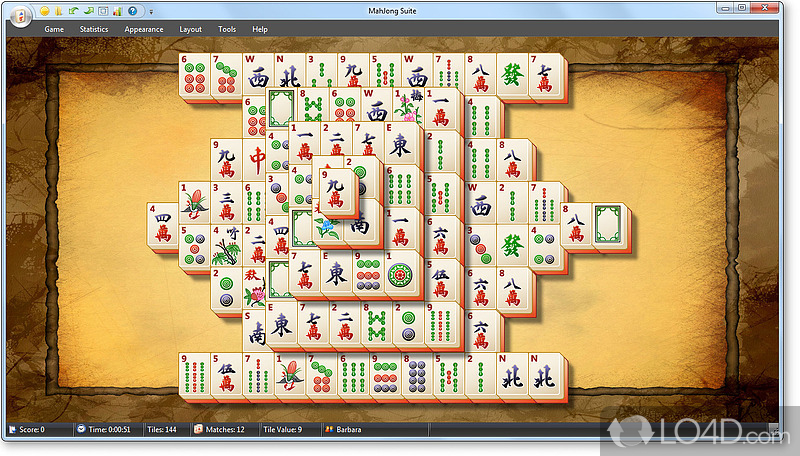Click the blue question mark help icon
This screenshot has width=800, height=456.
[x=132, y=11]
